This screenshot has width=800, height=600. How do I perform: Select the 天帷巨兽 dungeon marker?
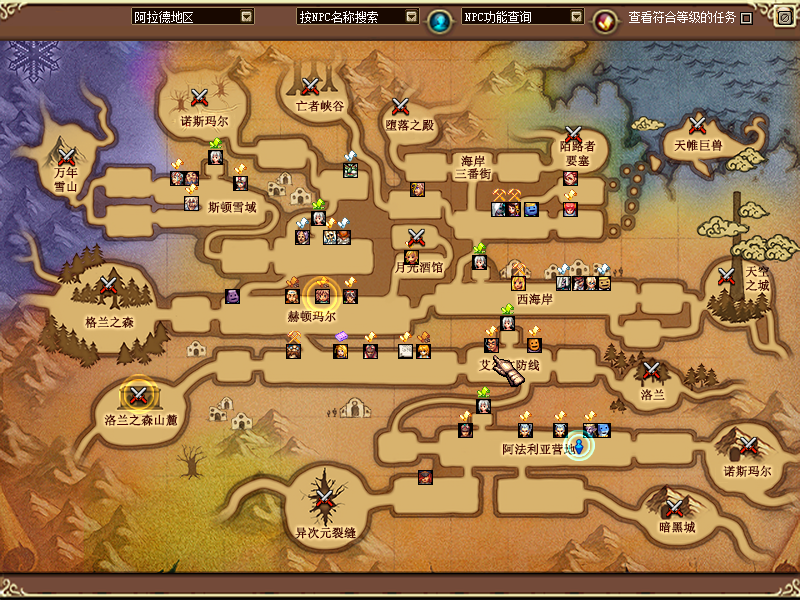(698, 125)
